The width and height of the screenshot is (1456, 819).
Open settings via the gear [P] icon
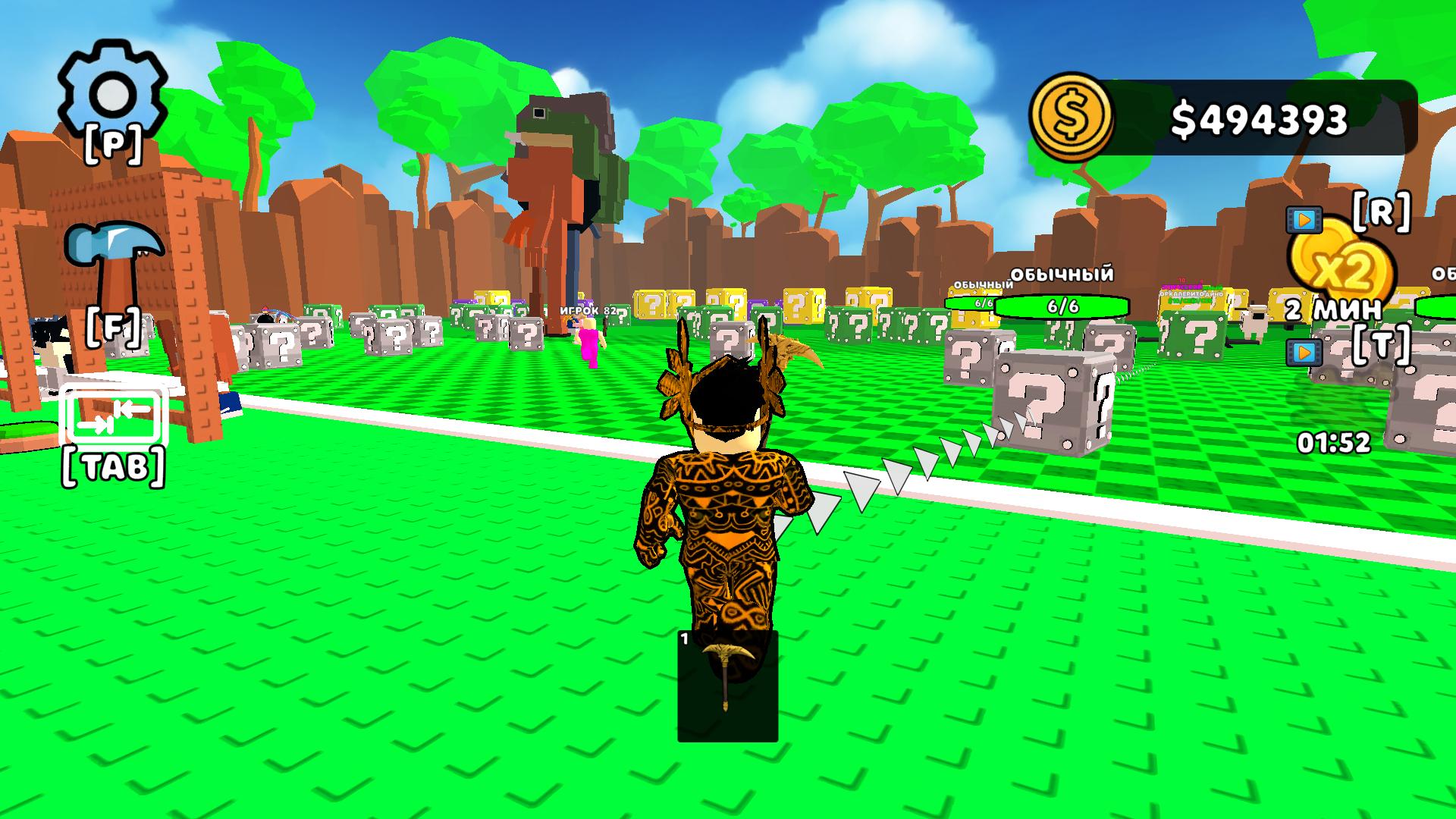point(112,93)
